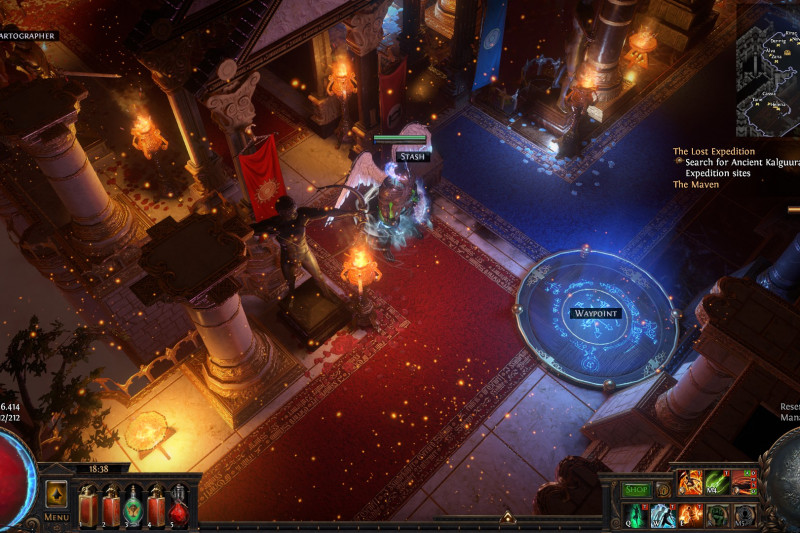Activate the icy blue skill on W
Screen dimensions: 800x533
[x=663, y=515]
